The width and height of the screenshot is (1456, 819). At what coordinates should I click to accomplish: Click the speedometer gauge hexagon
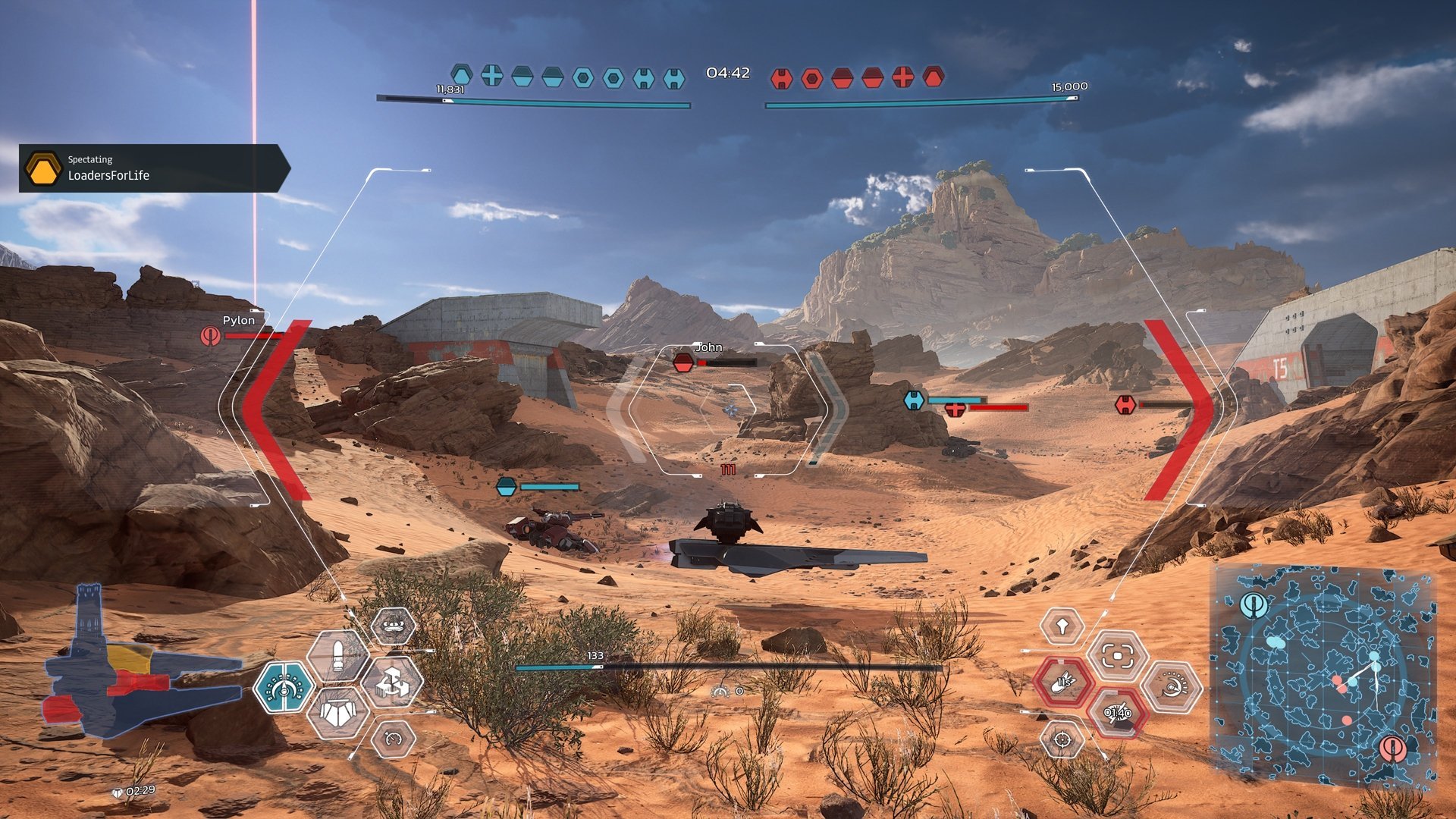click(x=394, y=738)
